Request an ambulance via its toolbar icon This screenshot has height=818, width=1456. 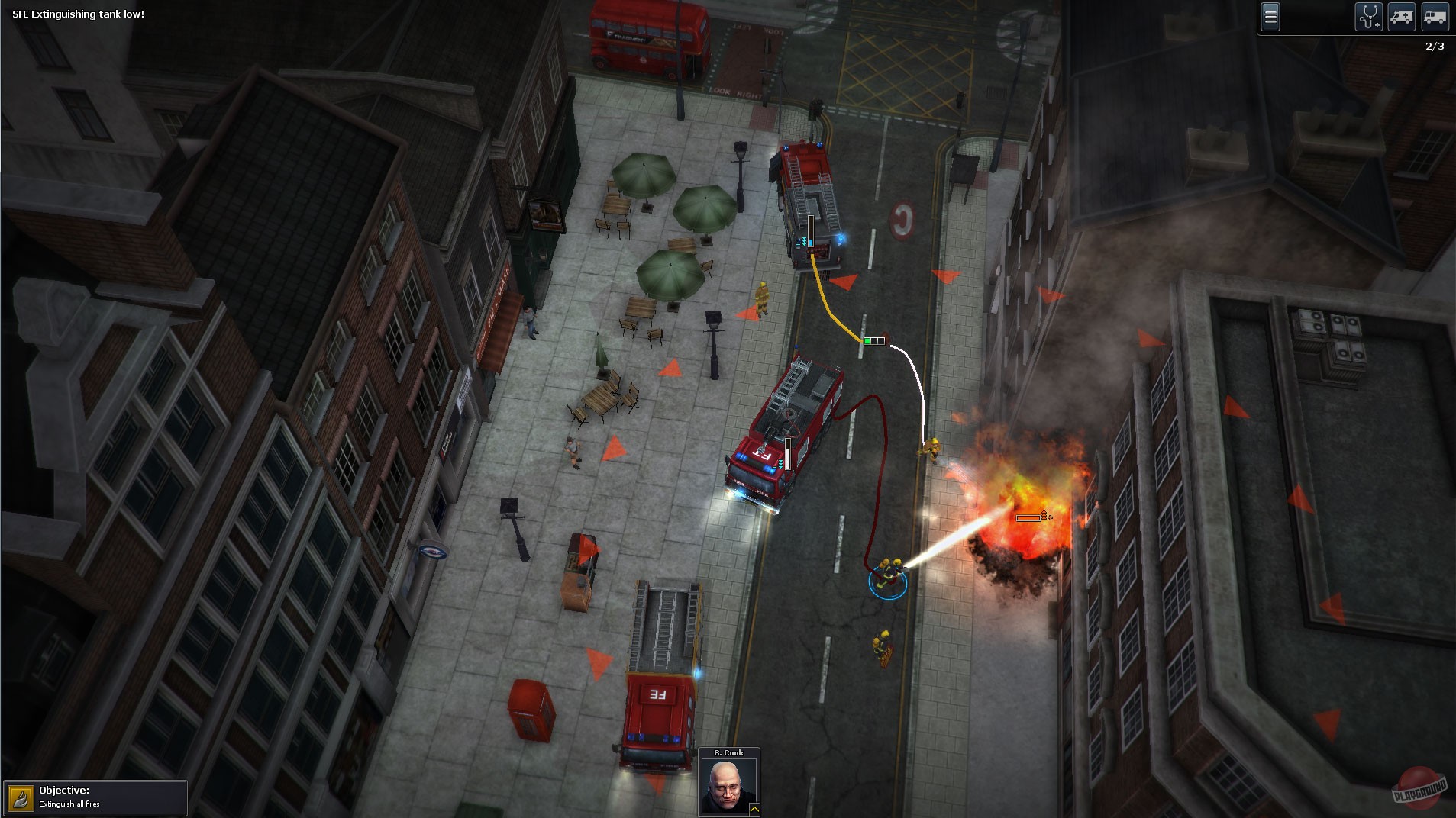[x=1402, y=16]
